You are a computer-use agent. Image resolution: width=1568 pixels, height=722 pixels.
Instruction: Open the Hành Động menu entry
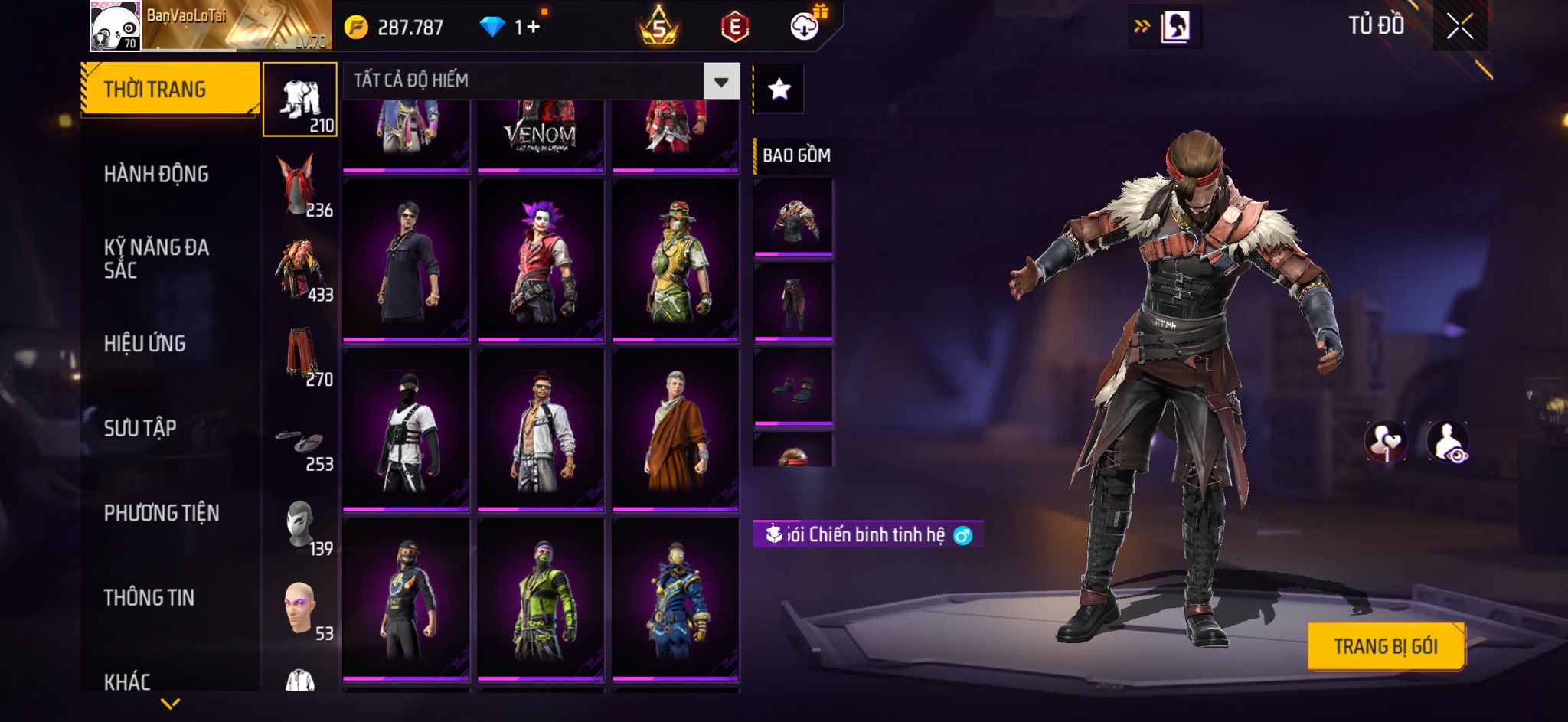pyautogui.click(x=156, y=175)
